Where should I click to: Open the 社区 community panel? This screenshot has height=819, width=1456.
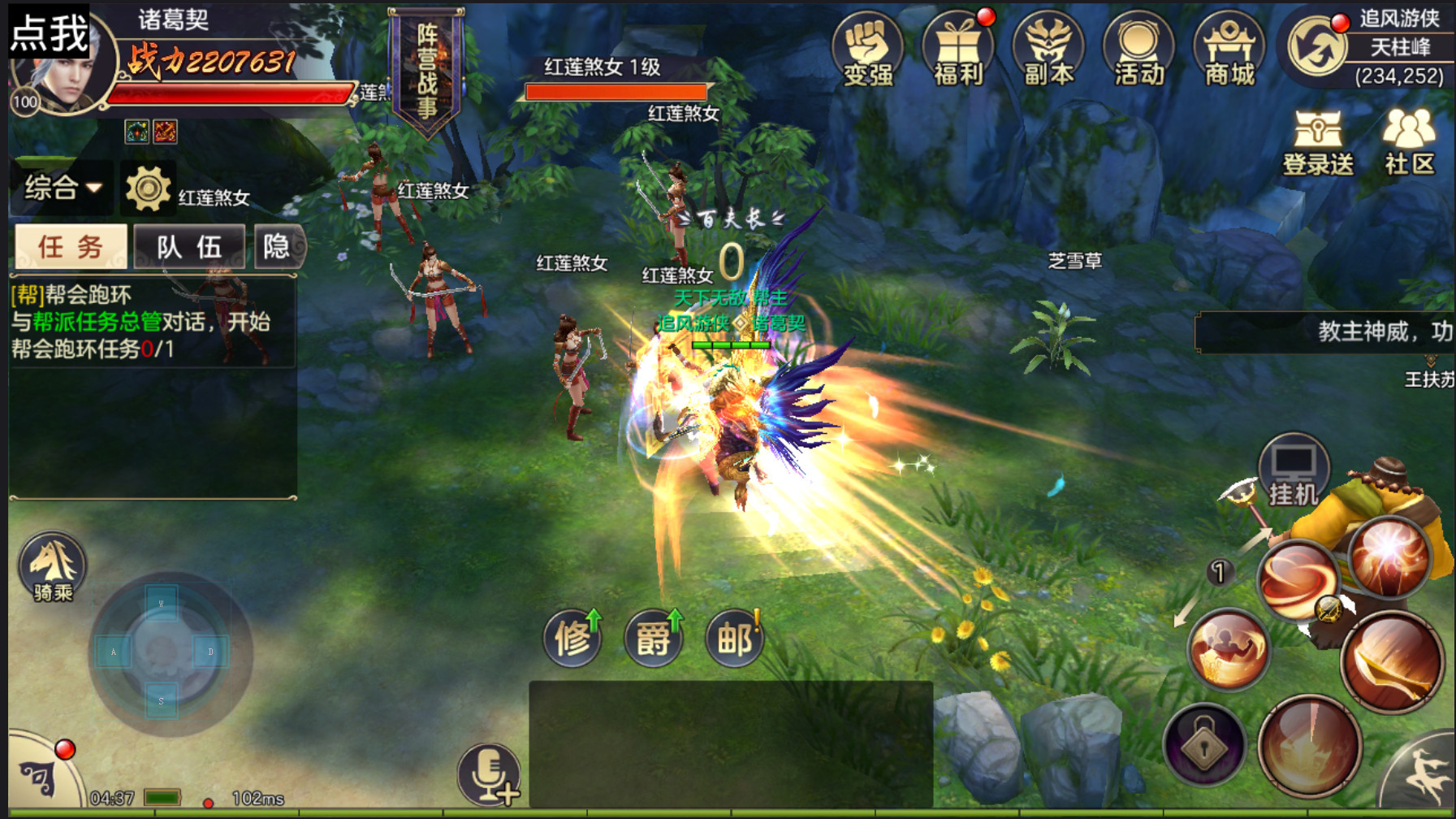pos(1410,143)
